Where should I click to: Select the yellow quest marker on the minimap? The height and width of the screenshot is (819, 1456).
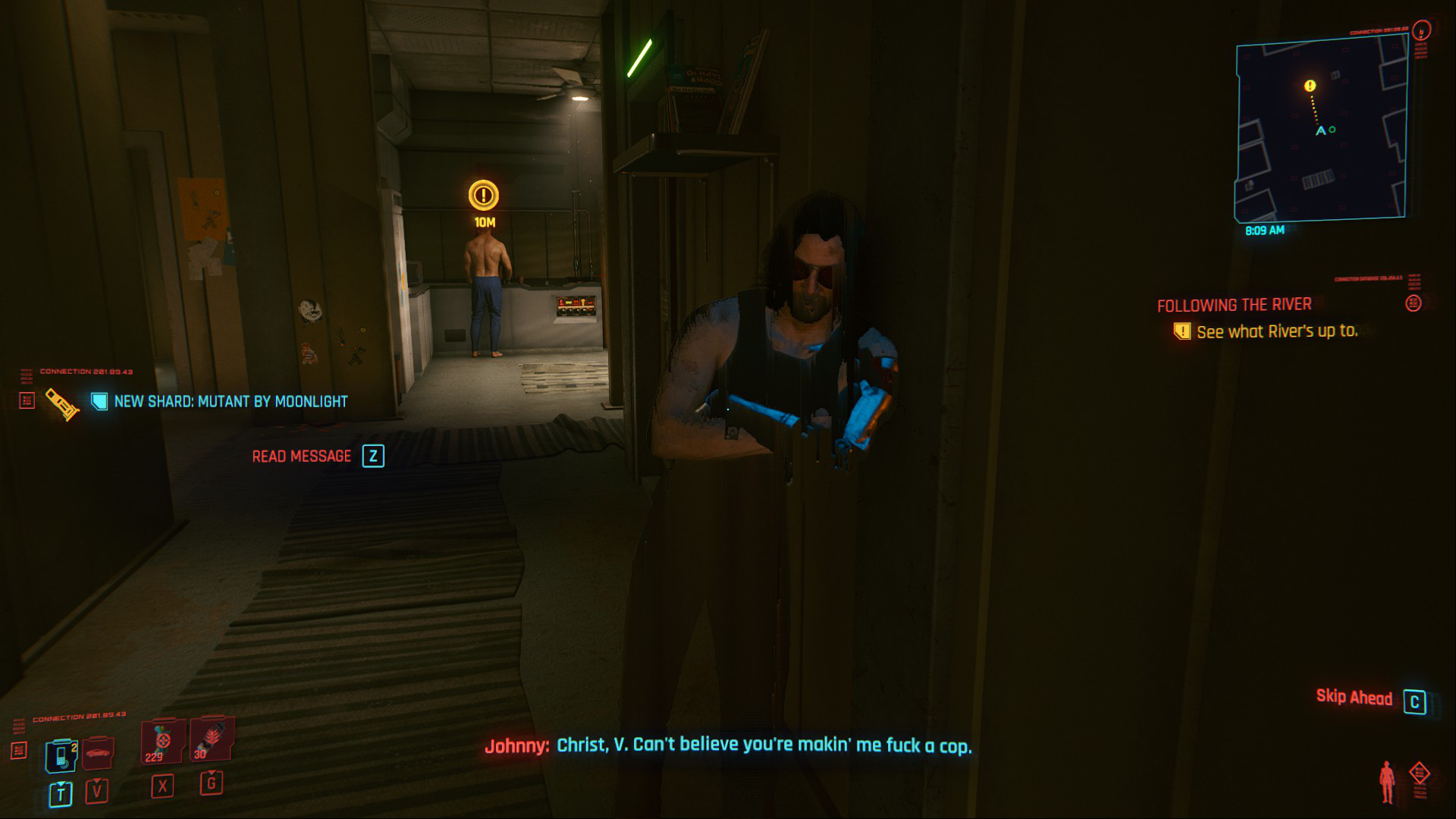(1310, 86)
